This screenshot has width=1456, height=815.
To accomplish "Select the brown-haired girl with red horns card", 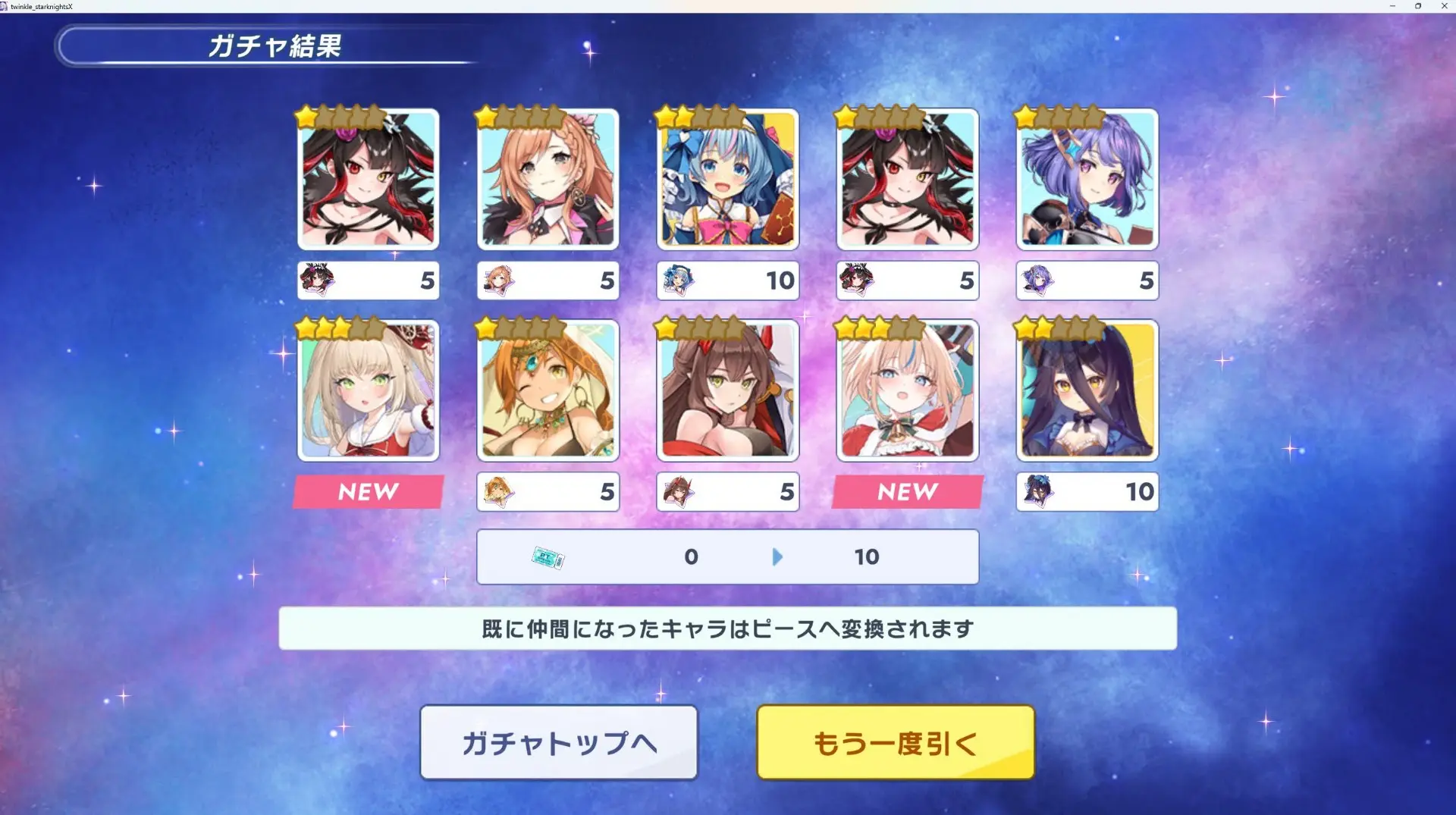I will (x=727, y=390).
